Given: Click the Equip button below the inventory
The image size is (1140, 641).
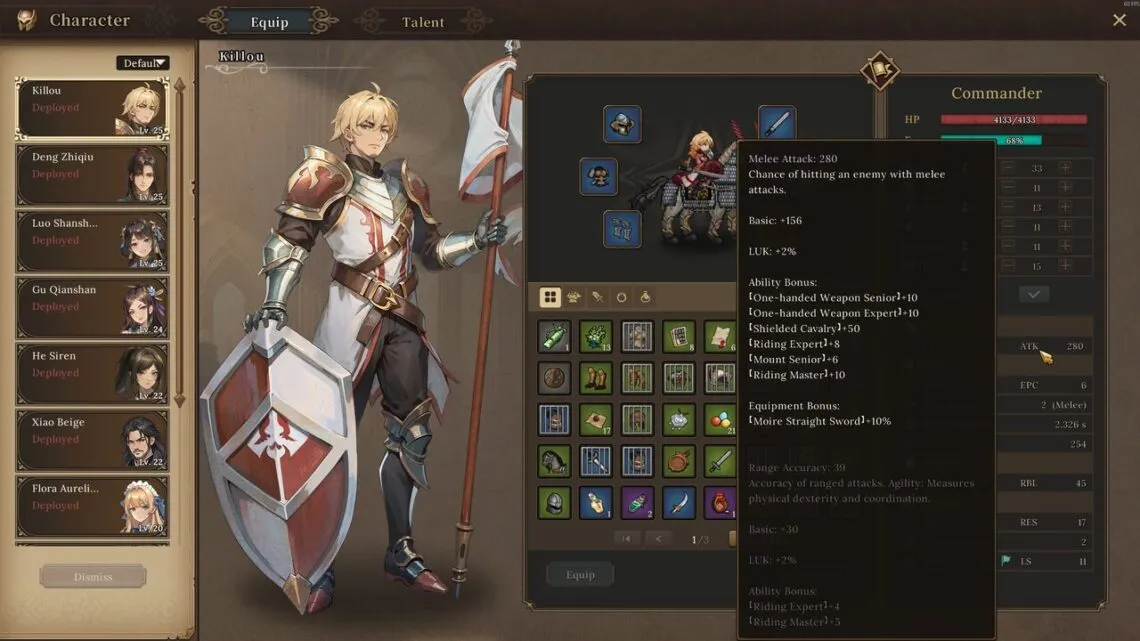Looking at the screenshot, I should tap(580, 574).
